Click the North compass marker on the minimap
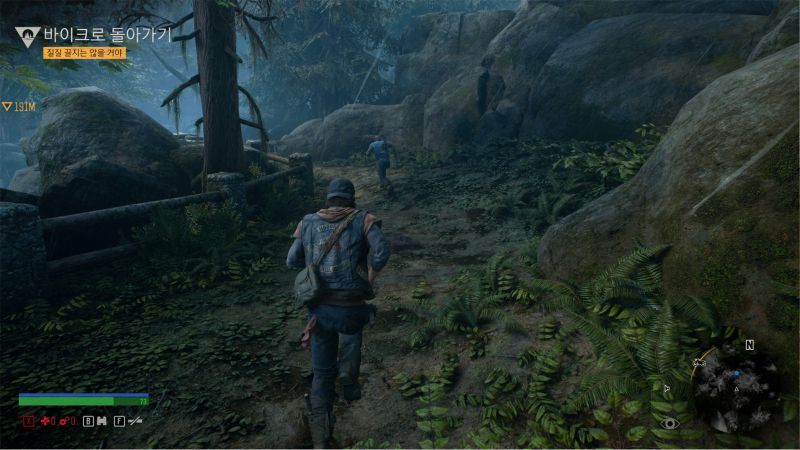This screenshot has width=800, height=450. pos(749,345)
